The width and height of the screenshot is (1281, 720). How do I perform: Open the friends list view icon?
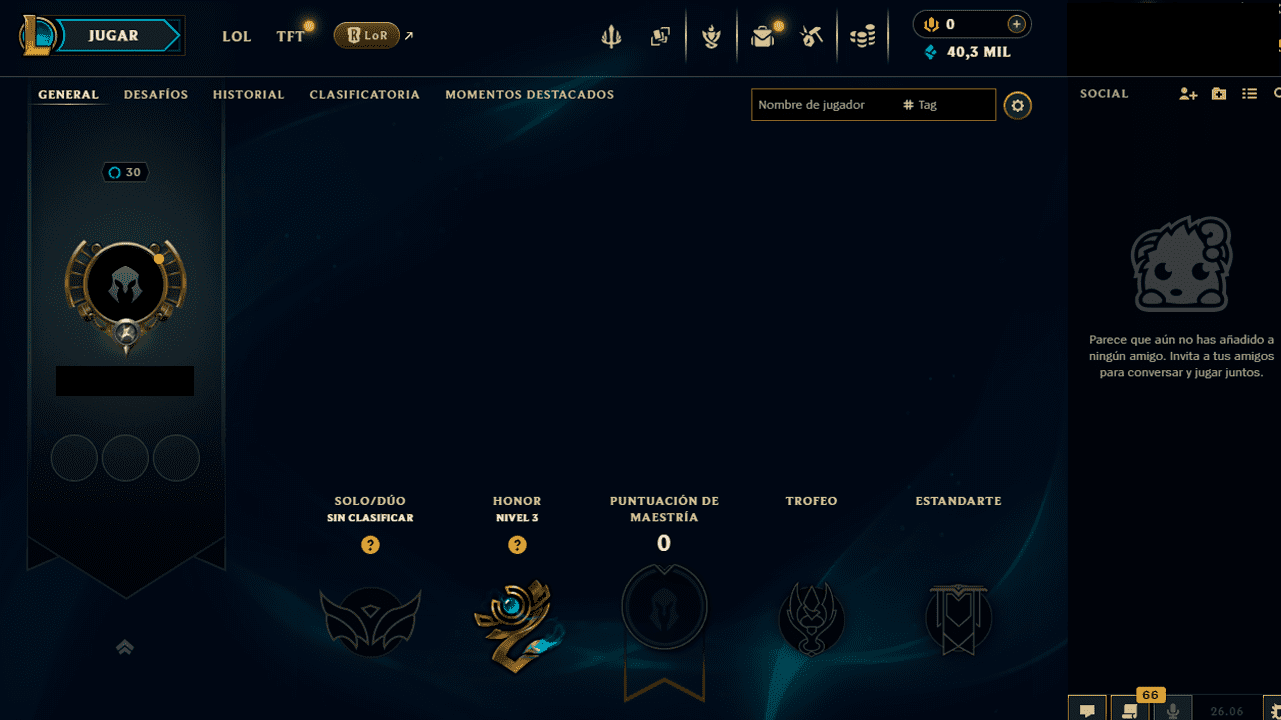click(1249, 93)
